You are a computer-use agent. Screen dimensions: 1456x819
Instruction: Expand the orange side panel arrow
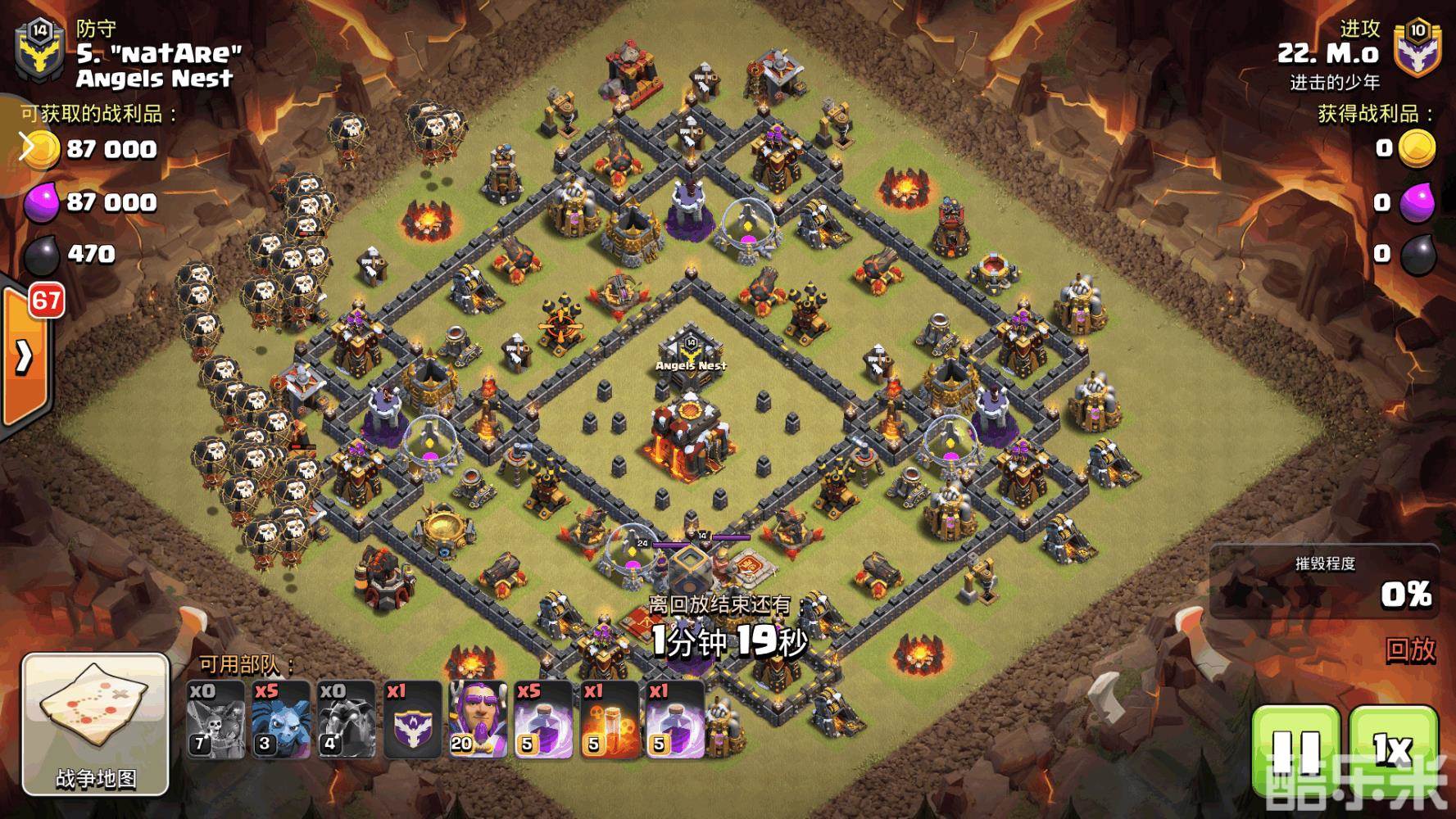pyautogui.click(x=25, y=356)
